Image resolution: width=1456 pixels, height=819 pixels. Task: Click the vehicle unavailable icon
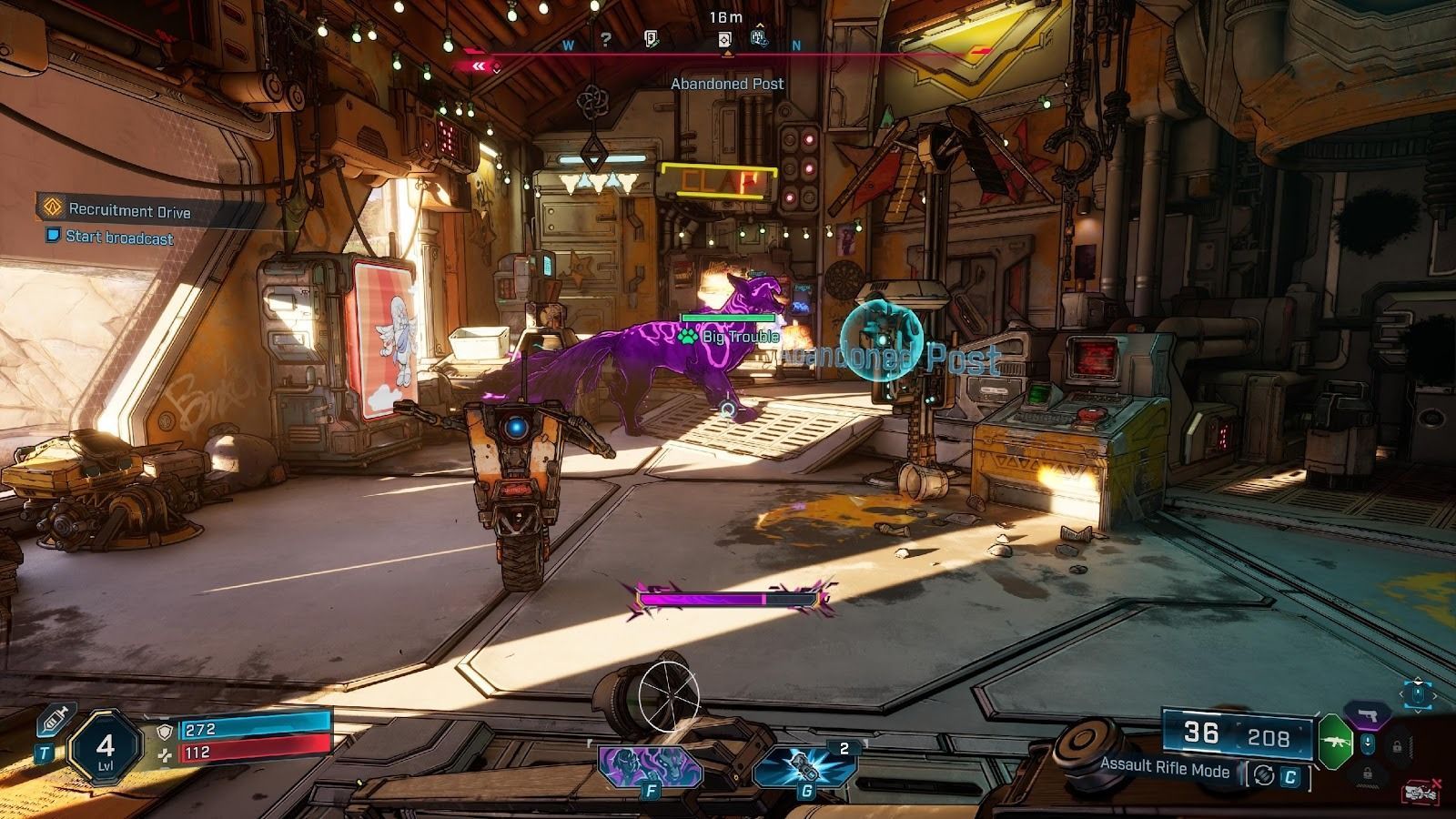(1420, 791)
